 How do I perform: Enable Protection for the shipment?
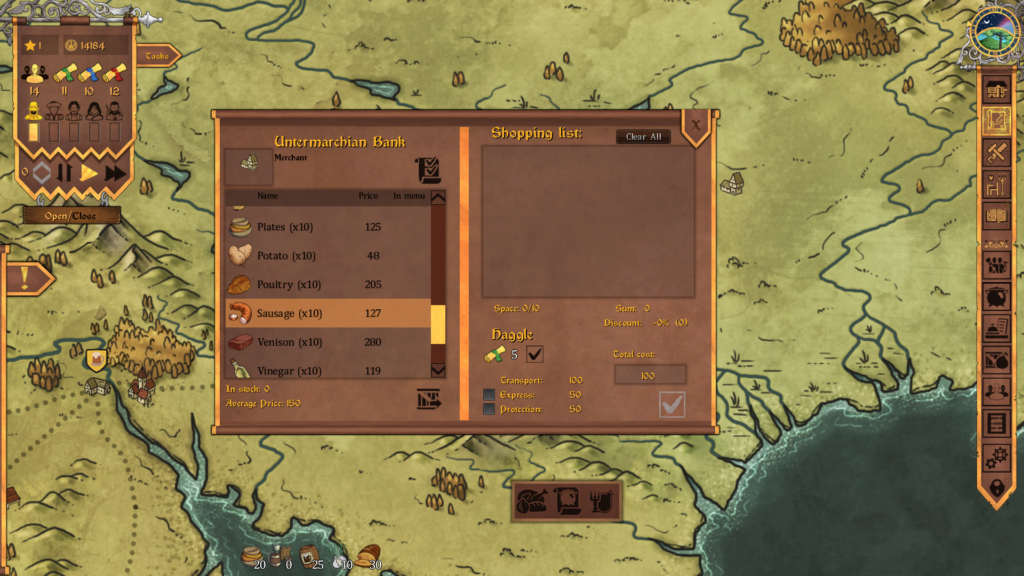[x=489, y=409]
